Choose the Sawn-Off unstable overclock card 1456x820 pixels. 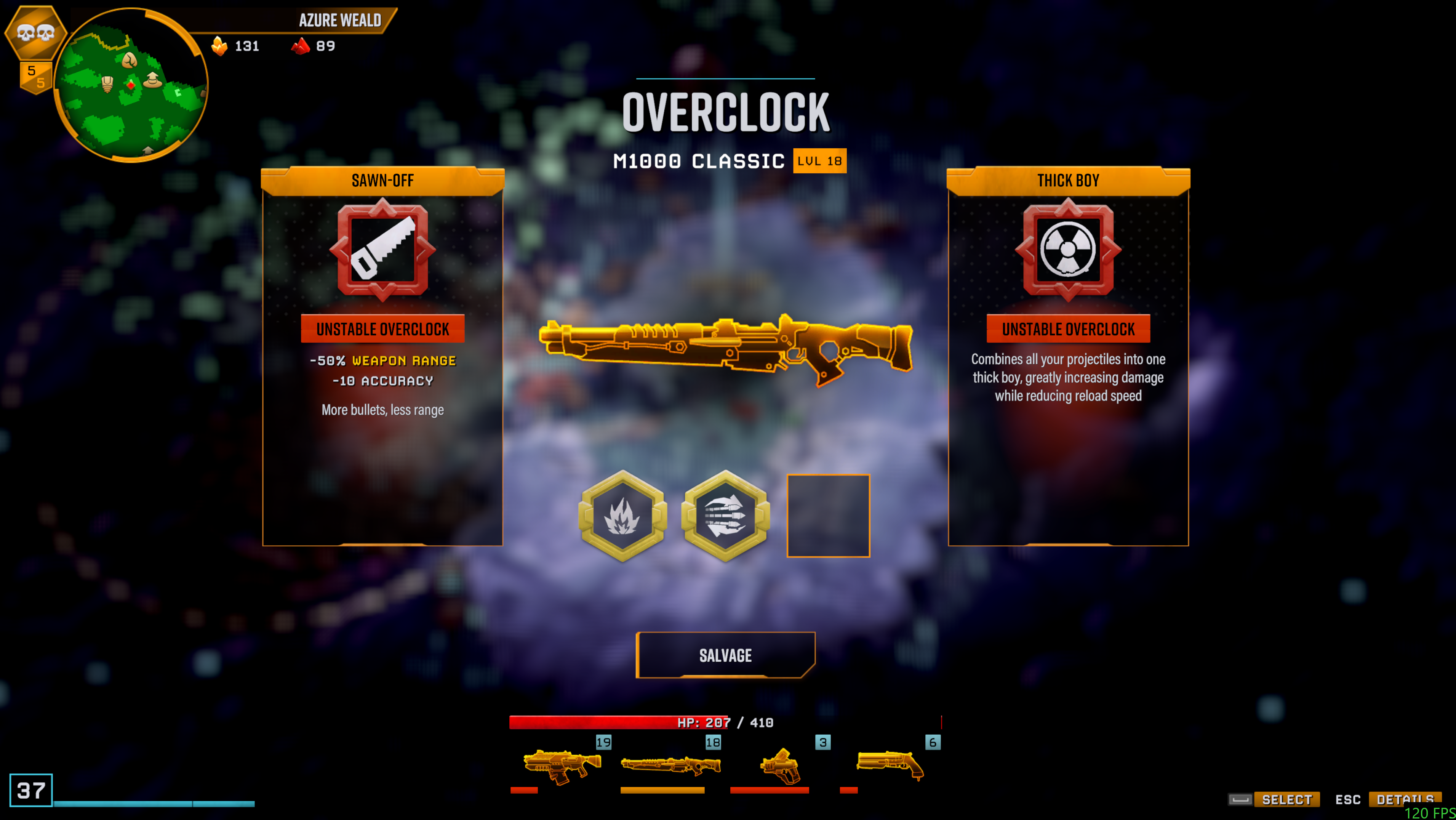(382, 356)
